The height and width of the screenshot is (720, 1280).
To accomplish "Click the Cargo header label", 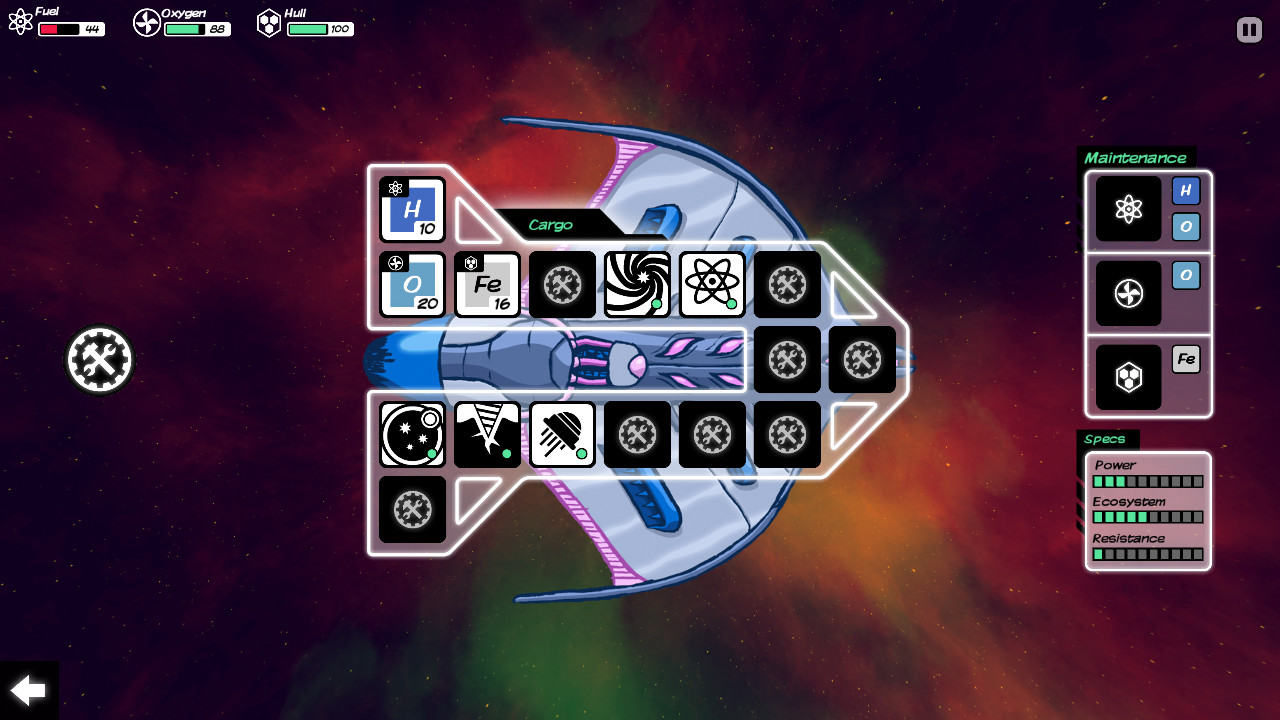I will [549, 225].
